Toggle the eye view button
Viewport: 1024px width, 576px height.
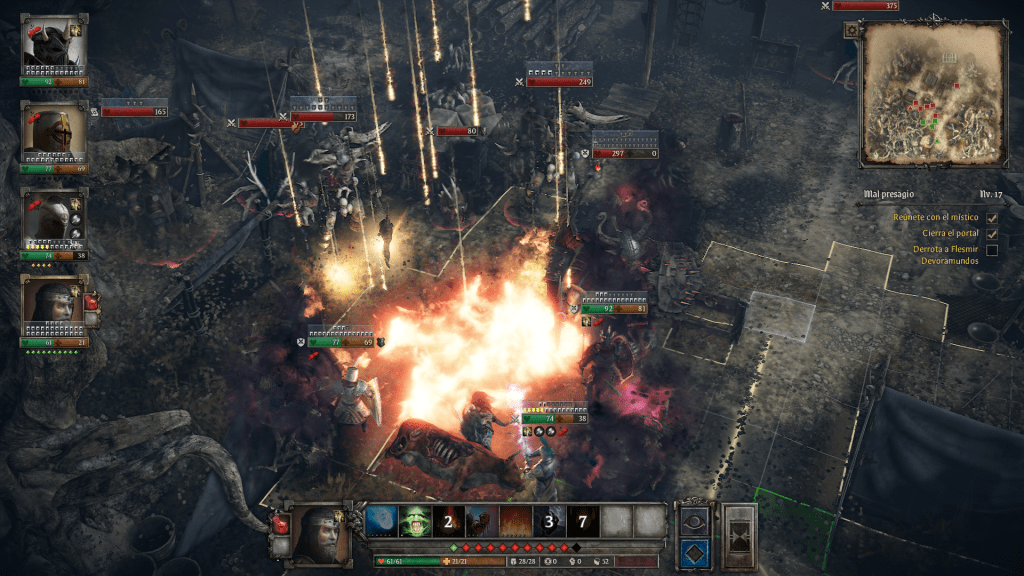pyautogui.click(x=694, y=520)
